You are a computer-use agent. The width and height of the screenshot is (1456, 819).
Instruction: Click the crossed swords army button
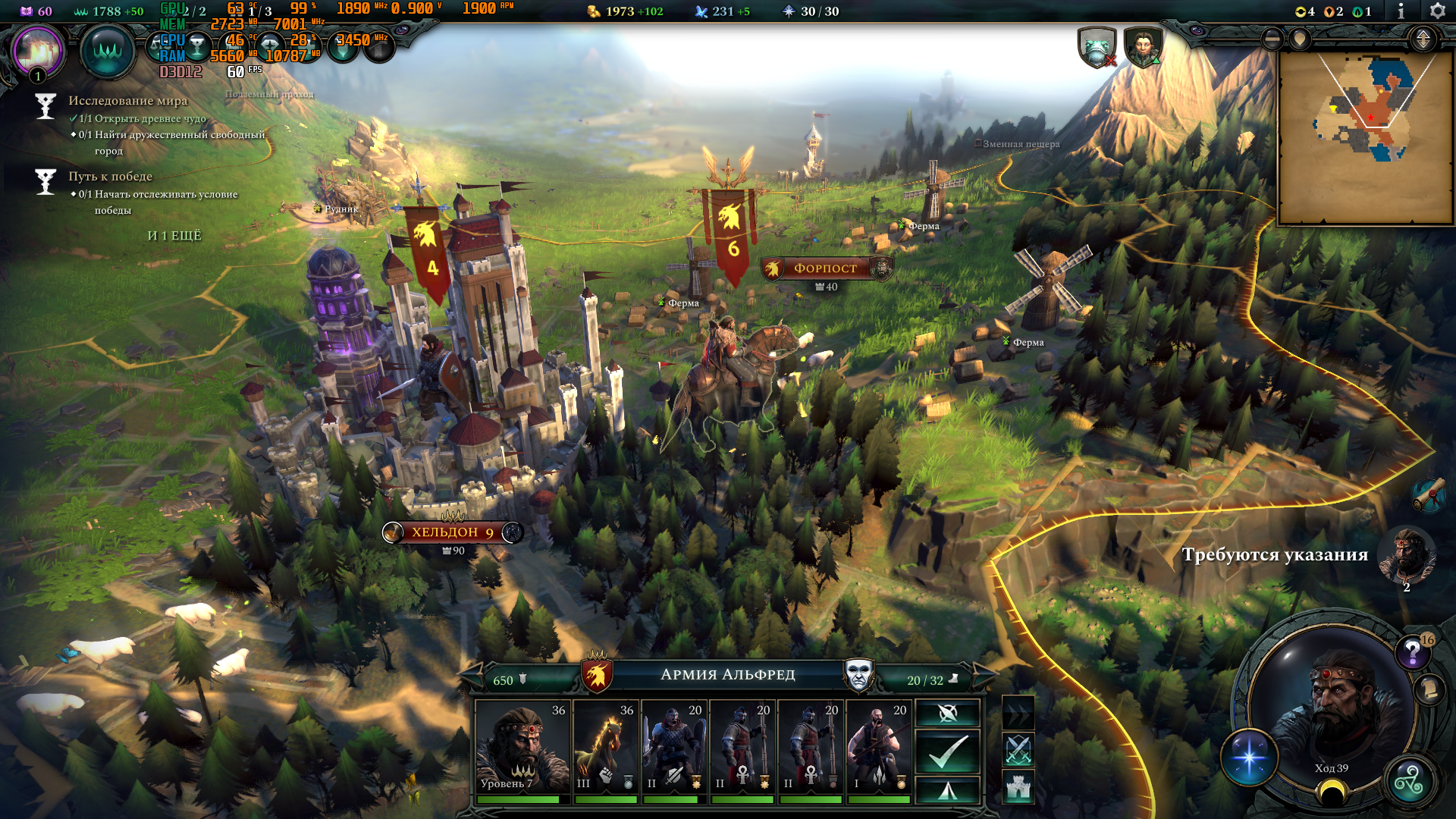click(1018, 749)
